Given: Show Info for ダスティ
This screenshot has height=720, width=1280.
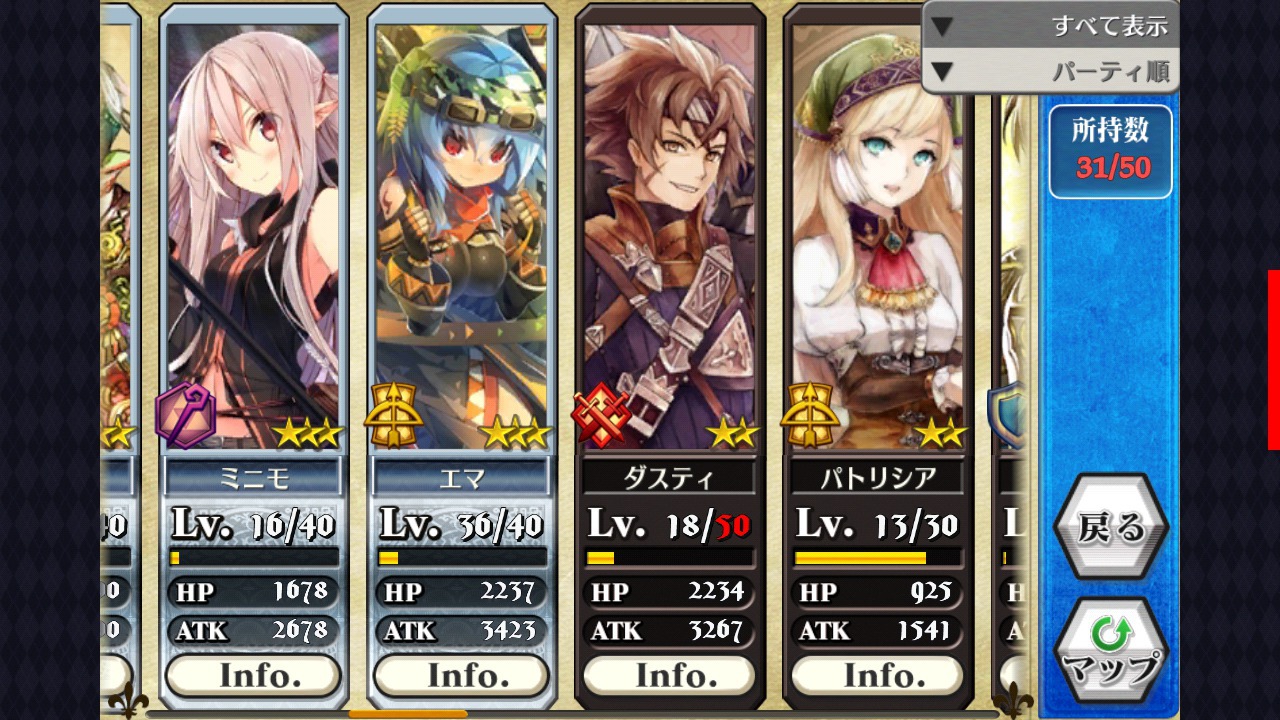Looking at the screenshot, I should pyautogui.click(x=669, y=676).
